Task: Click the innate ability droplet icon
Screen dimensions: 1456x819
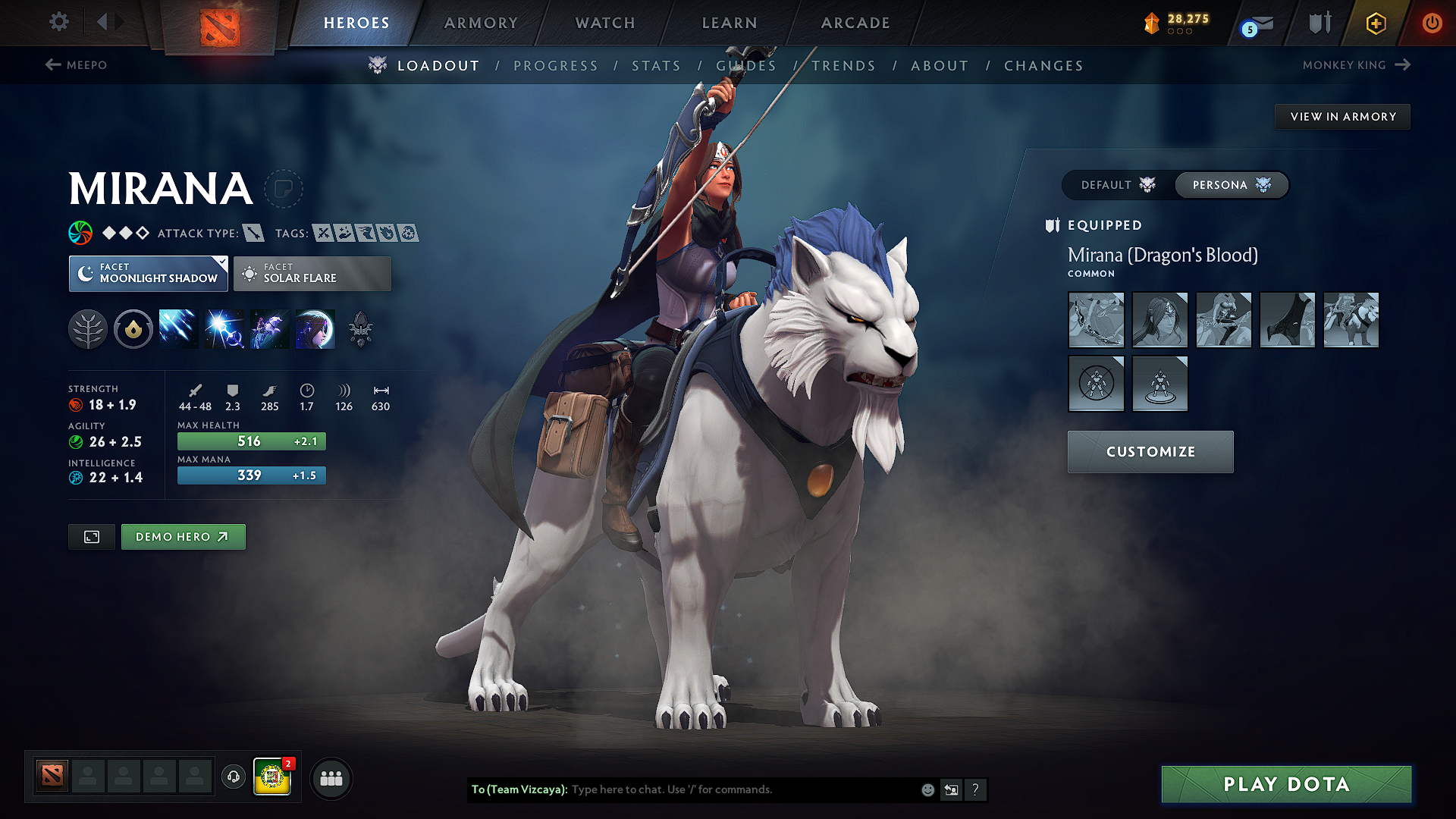Action: pyautogui.click(x=133, y=328)
